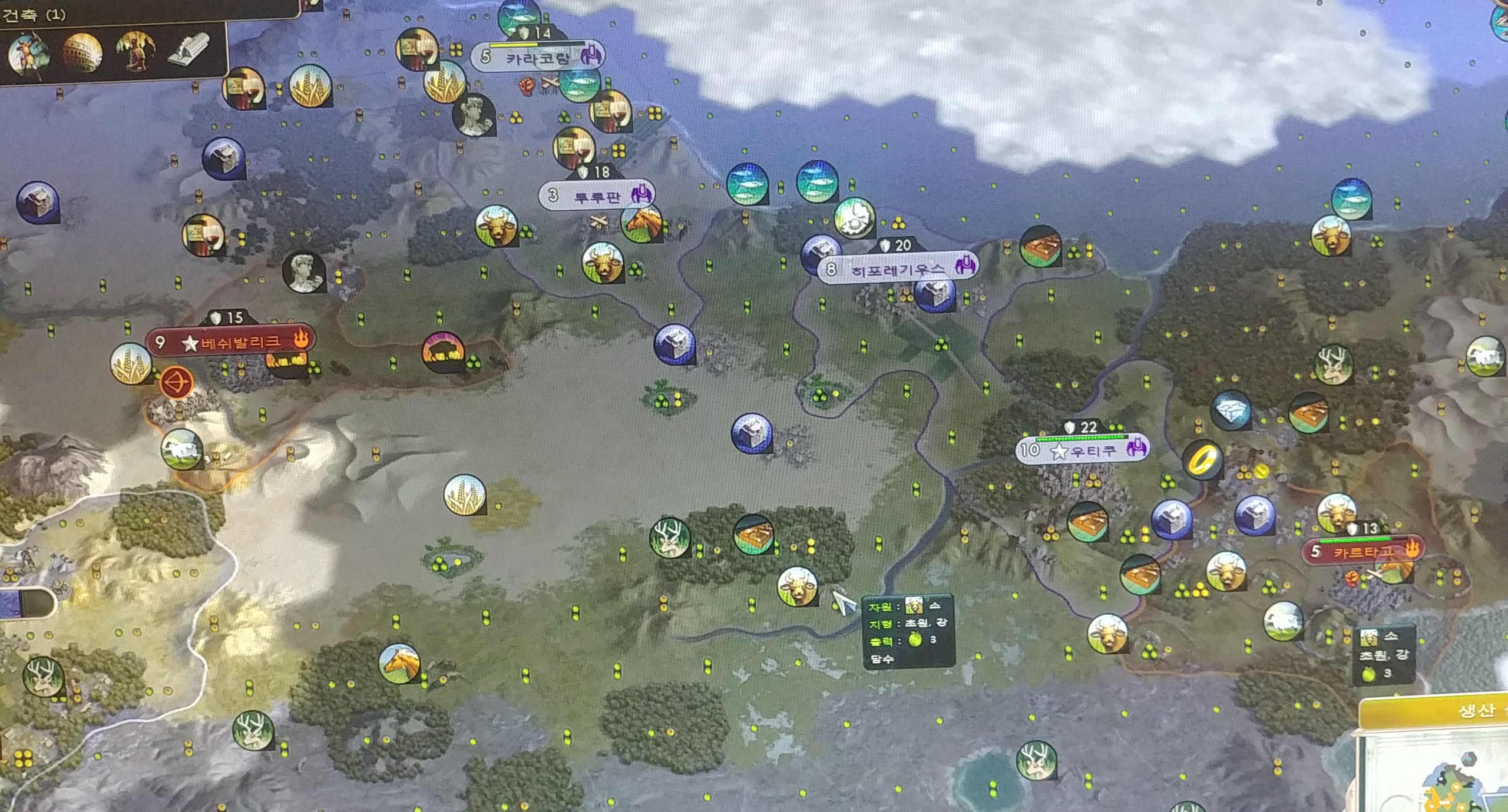Select the saw and plank icon
The image size is (1508, 812).
click(188, 50)
